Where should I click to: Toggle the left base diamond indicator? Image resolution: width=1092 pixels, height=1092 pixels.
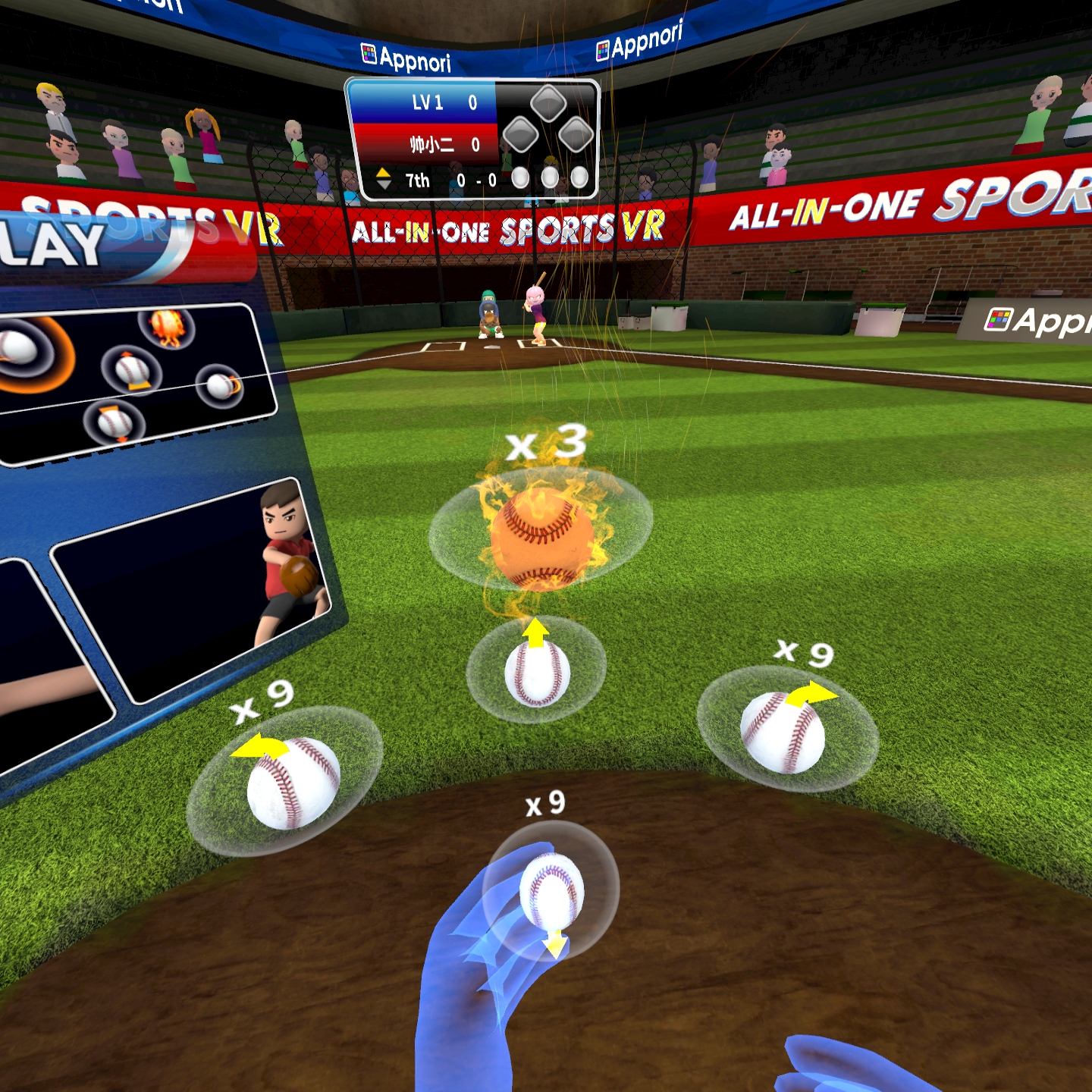point(520,135)
